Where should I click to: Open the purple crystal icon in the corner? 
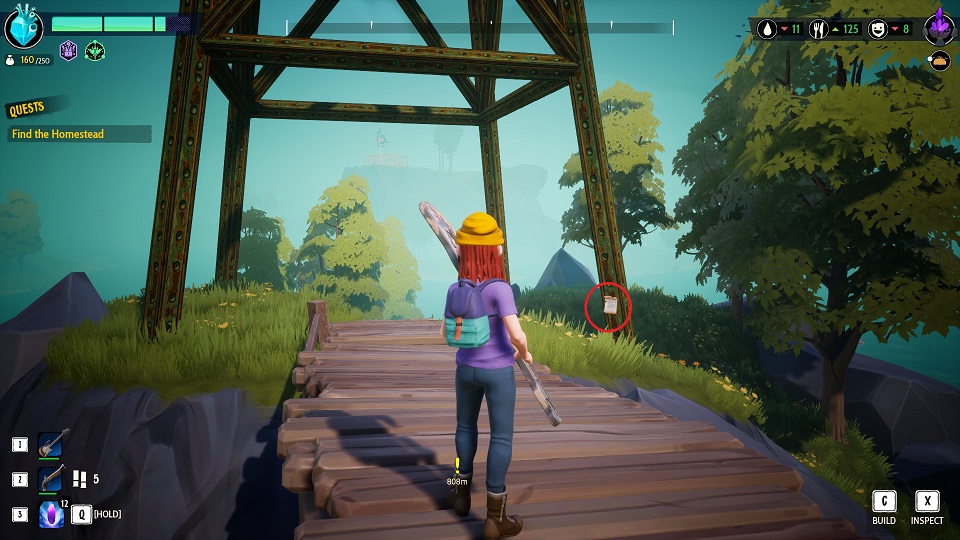[x=940, y=27]
